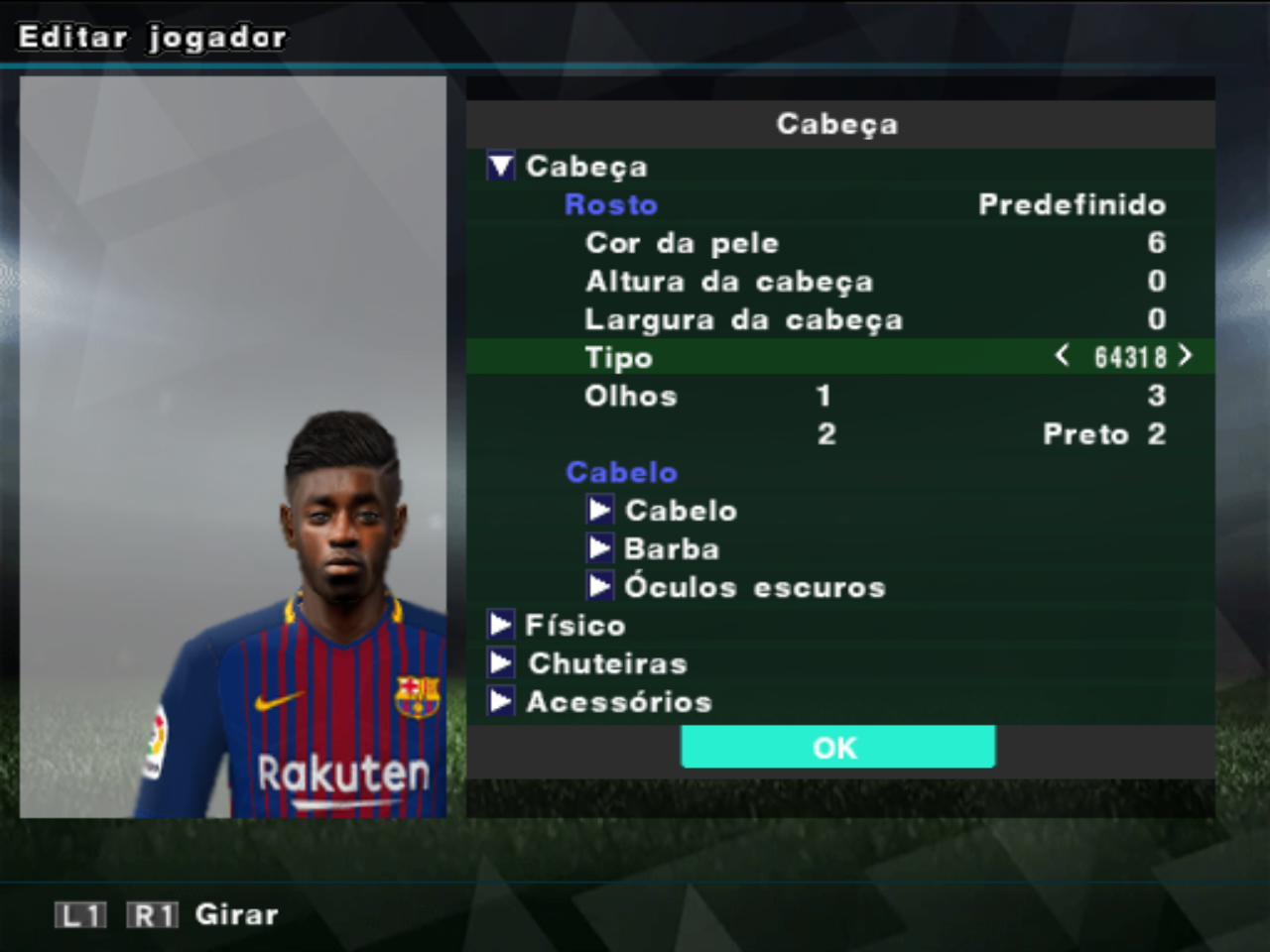Click the L1 rotate button icon
This screenshot has height=952, width=1270.
(79, 913)
